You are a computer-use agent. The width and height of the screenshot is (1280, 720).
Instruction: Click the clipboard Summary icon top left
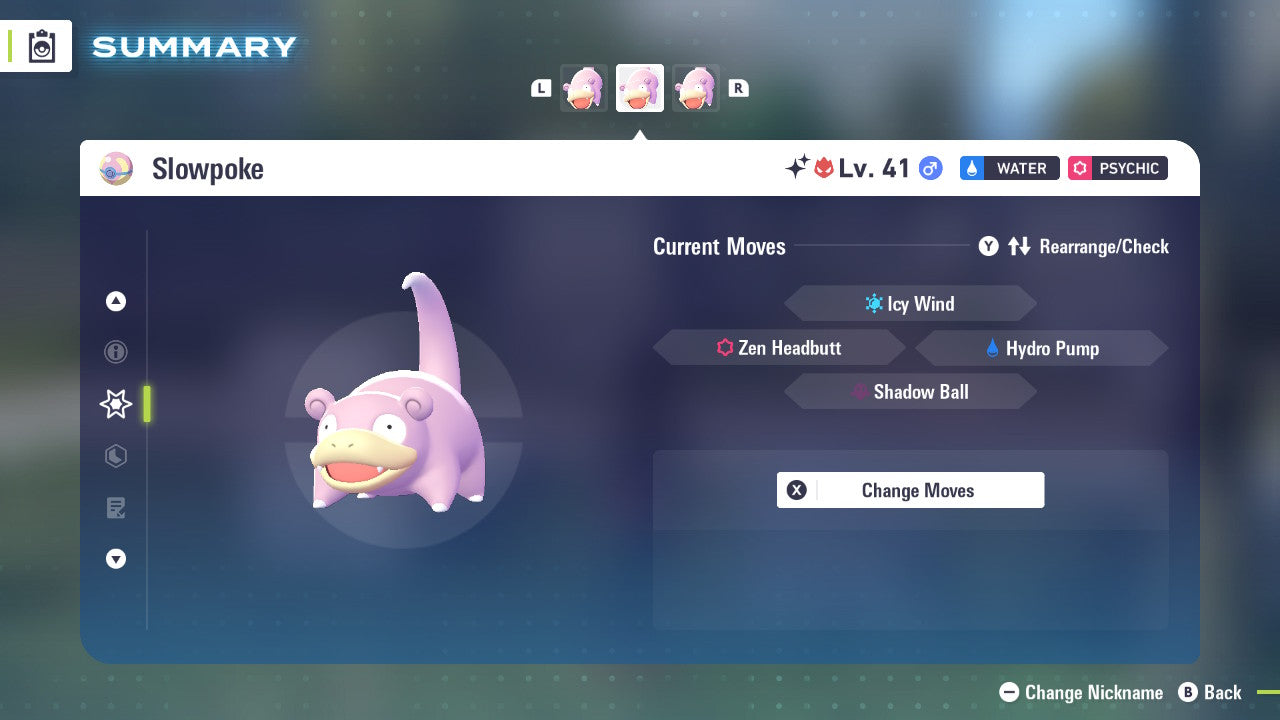click(x=41, y=46)
